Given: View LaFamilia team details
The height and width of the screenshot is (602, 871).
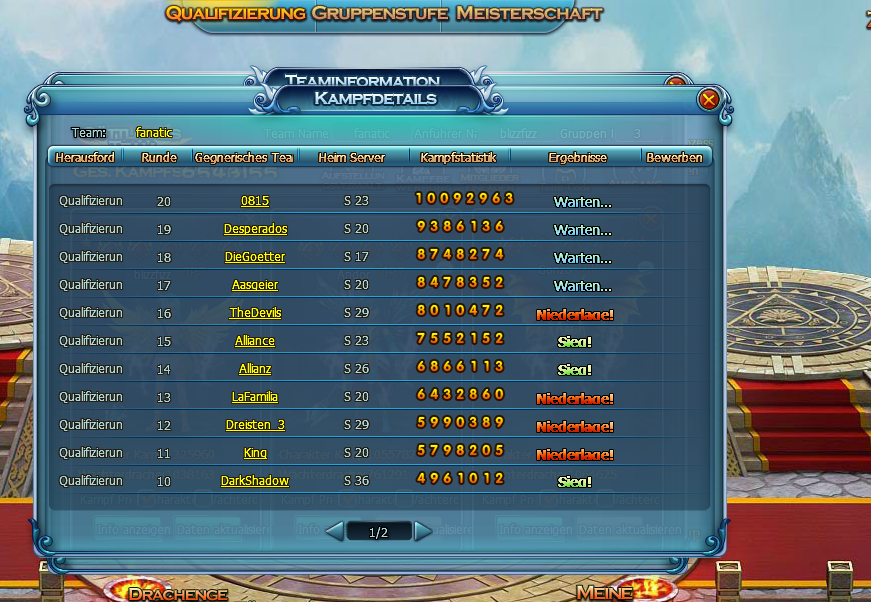Looking at the screenshot, I should pyautogui.click(x=255, y=397).
